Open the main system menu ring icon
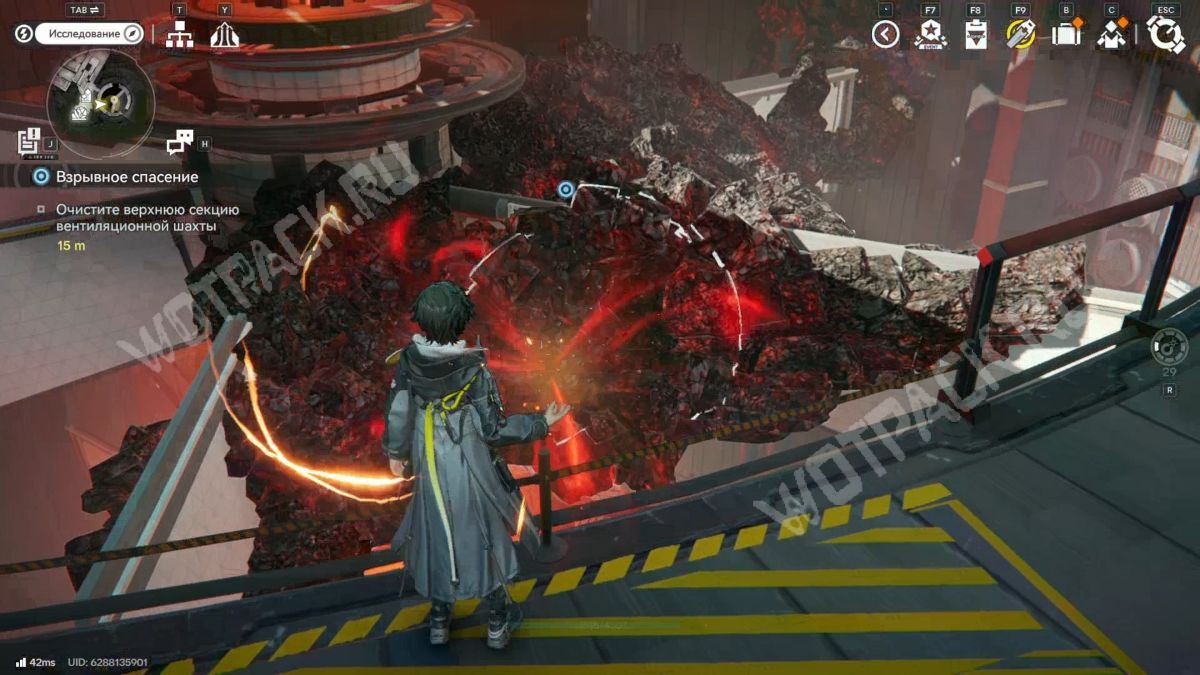This screenshot has height=675, width=1200. coord(1165,35)
